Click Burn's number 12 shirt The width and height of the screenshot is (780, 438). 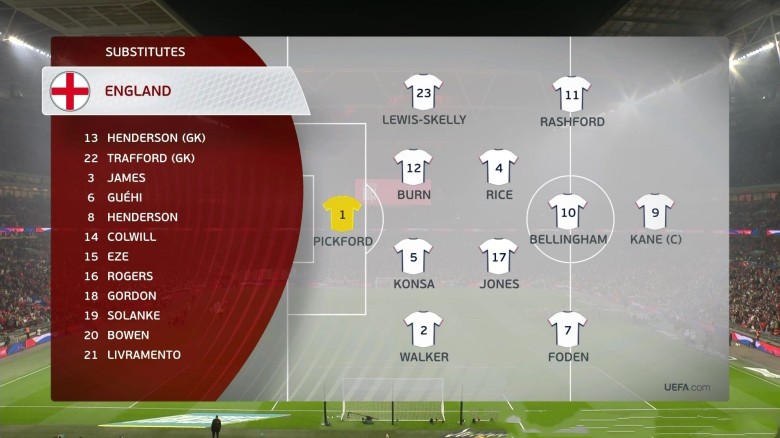pos(413,166)
